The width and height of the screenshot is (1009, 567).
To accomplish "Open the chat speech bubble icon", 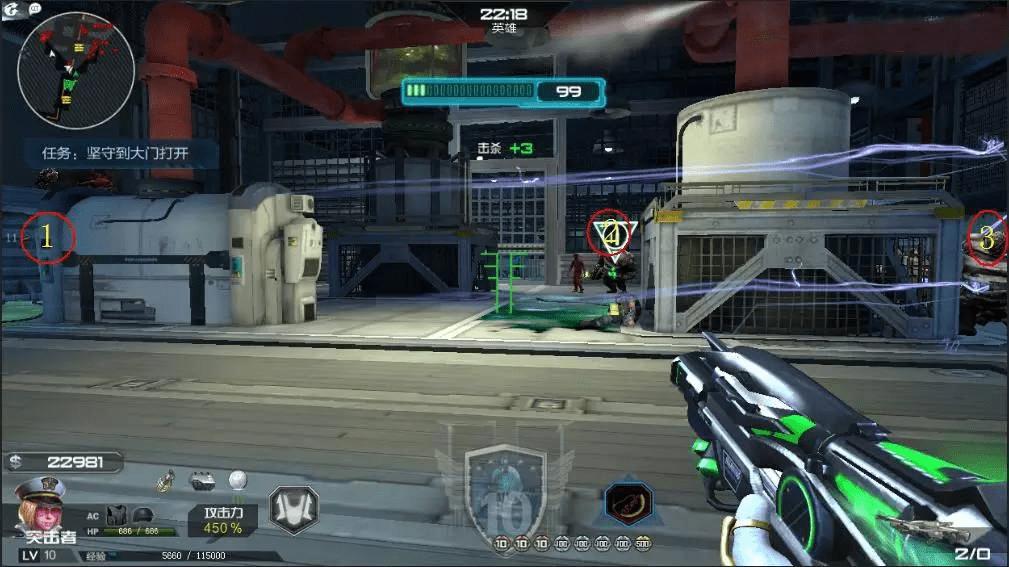I will point(35,8).
